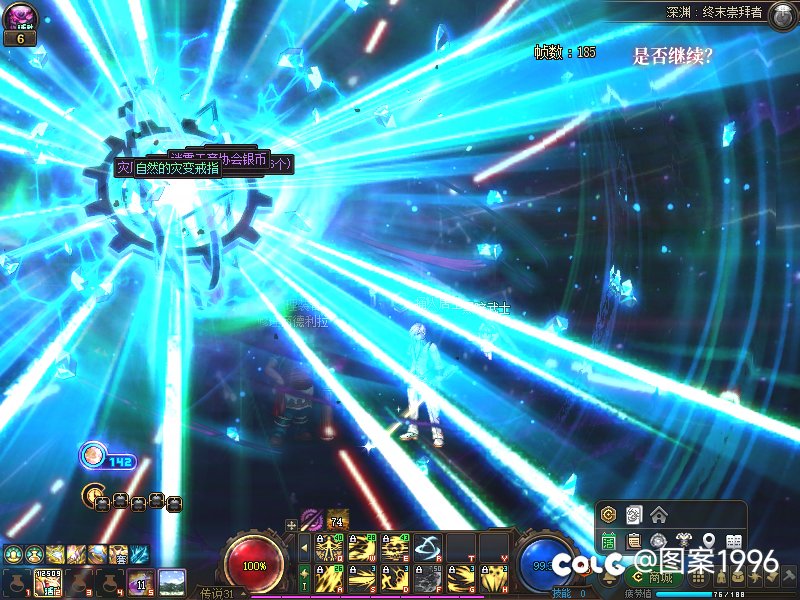The height and width of the screenshot is (600, 800).
Task: Open the gold coin C icon in popup
Action: click(x=608, y=515)
